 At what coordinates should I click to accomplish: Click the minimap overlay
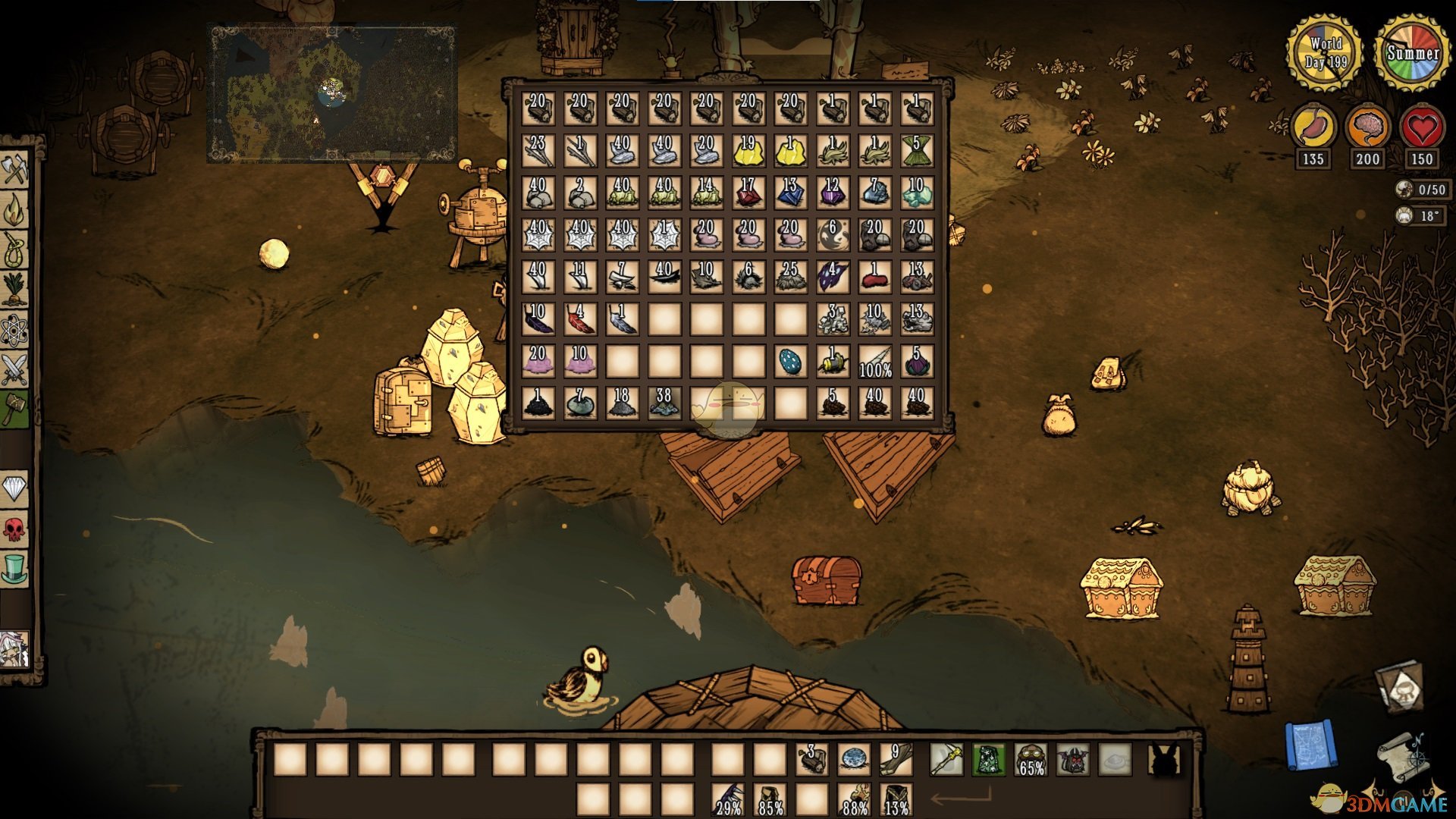pyautogui.click(x=332, y=94)
